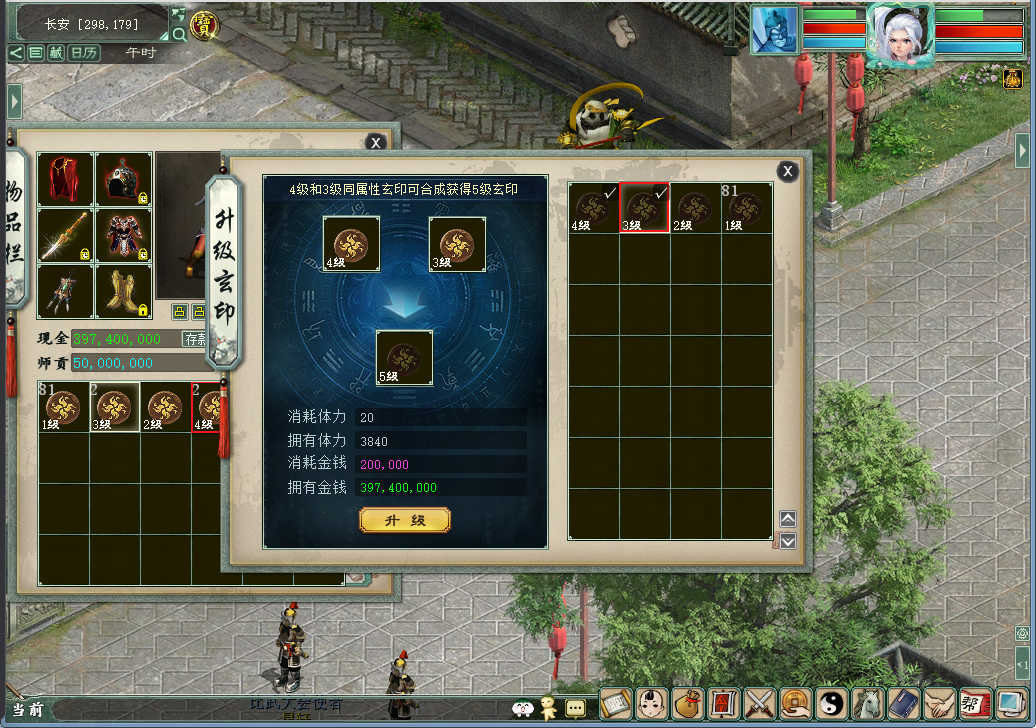Open the money bag icon in bottom toolbar
1036x728 pixels.
688,704
